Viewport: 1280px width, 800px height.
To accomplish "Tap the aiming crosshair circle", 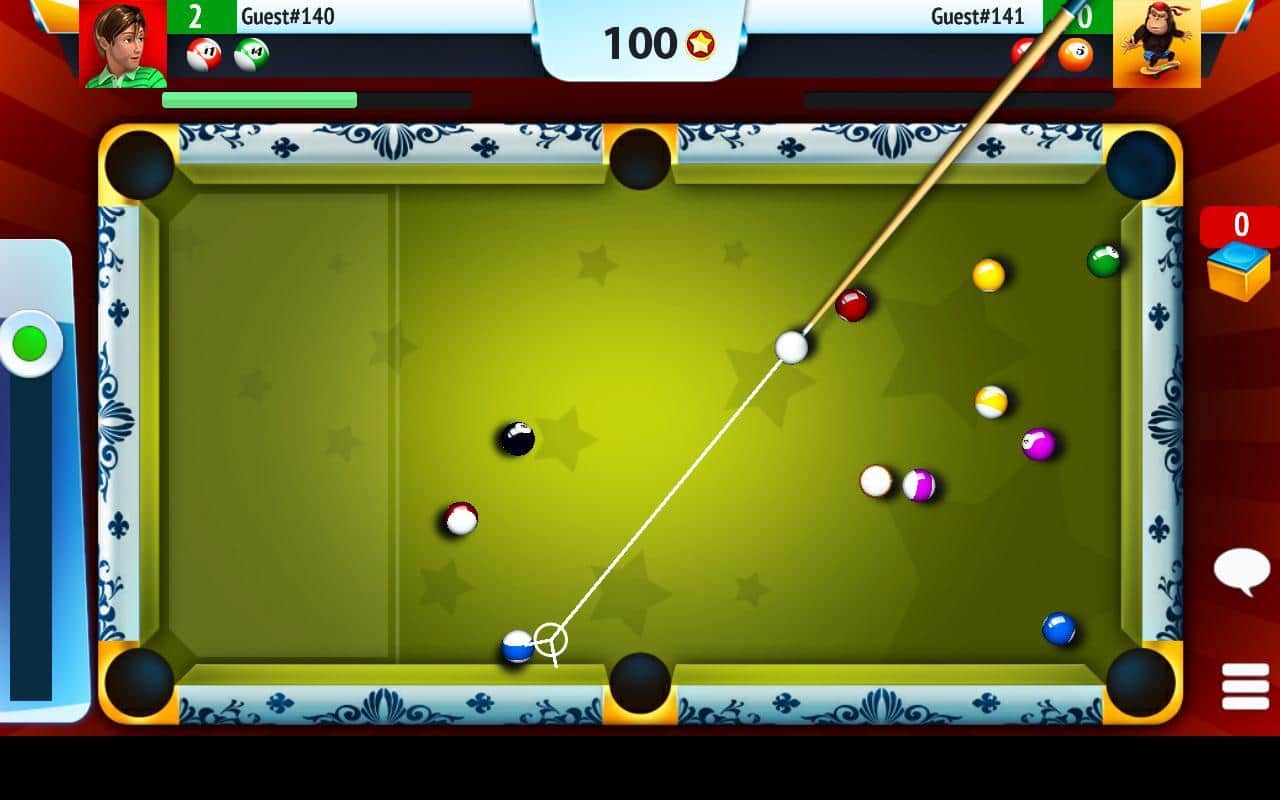I will 553,640.
